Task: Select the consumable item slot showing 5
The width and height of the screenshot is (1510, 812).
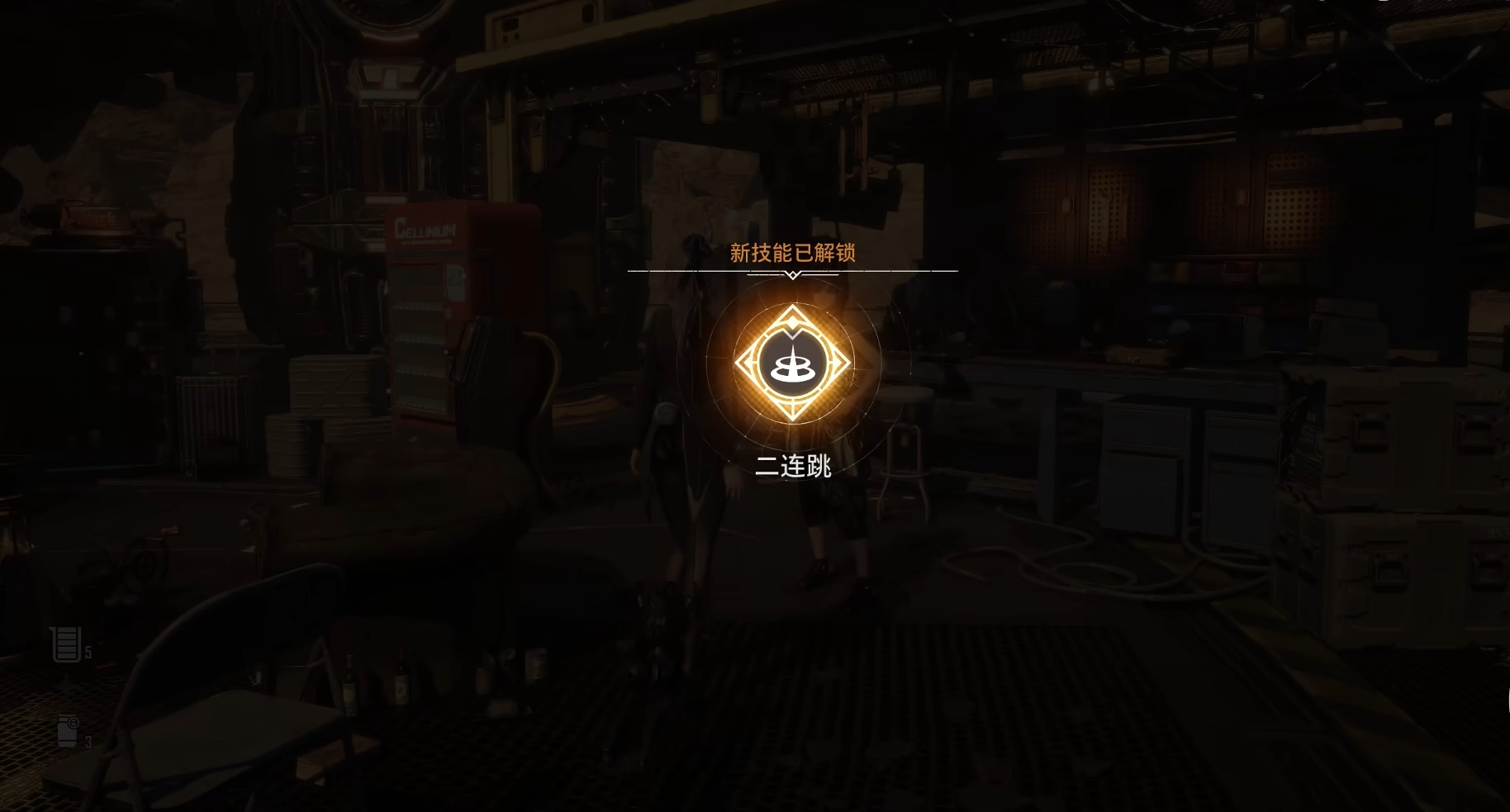Action: point(68,644)
